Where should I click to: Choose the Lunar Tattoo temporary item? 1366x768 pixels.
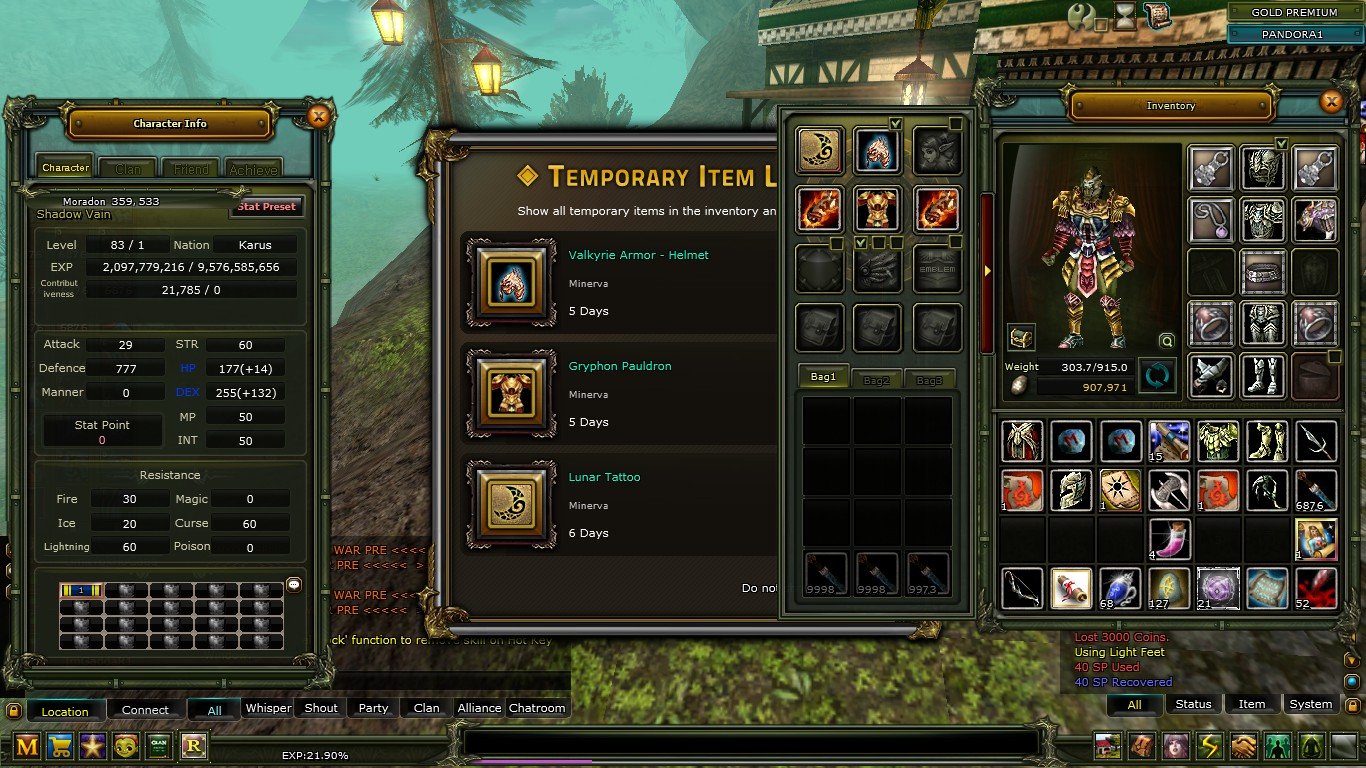pyautogui.click(x=514, y=505)
